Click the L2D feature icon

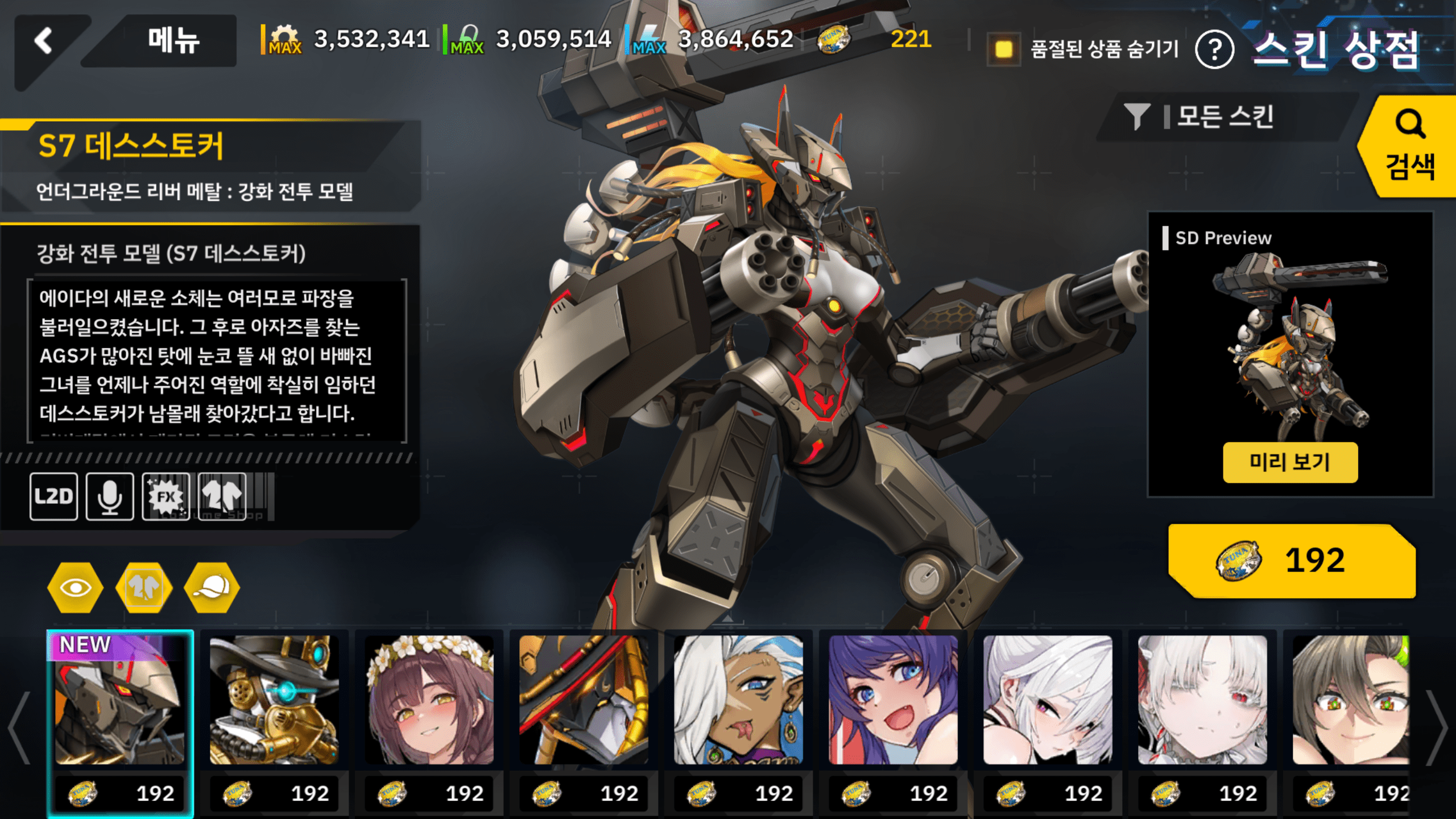[54, 497]
